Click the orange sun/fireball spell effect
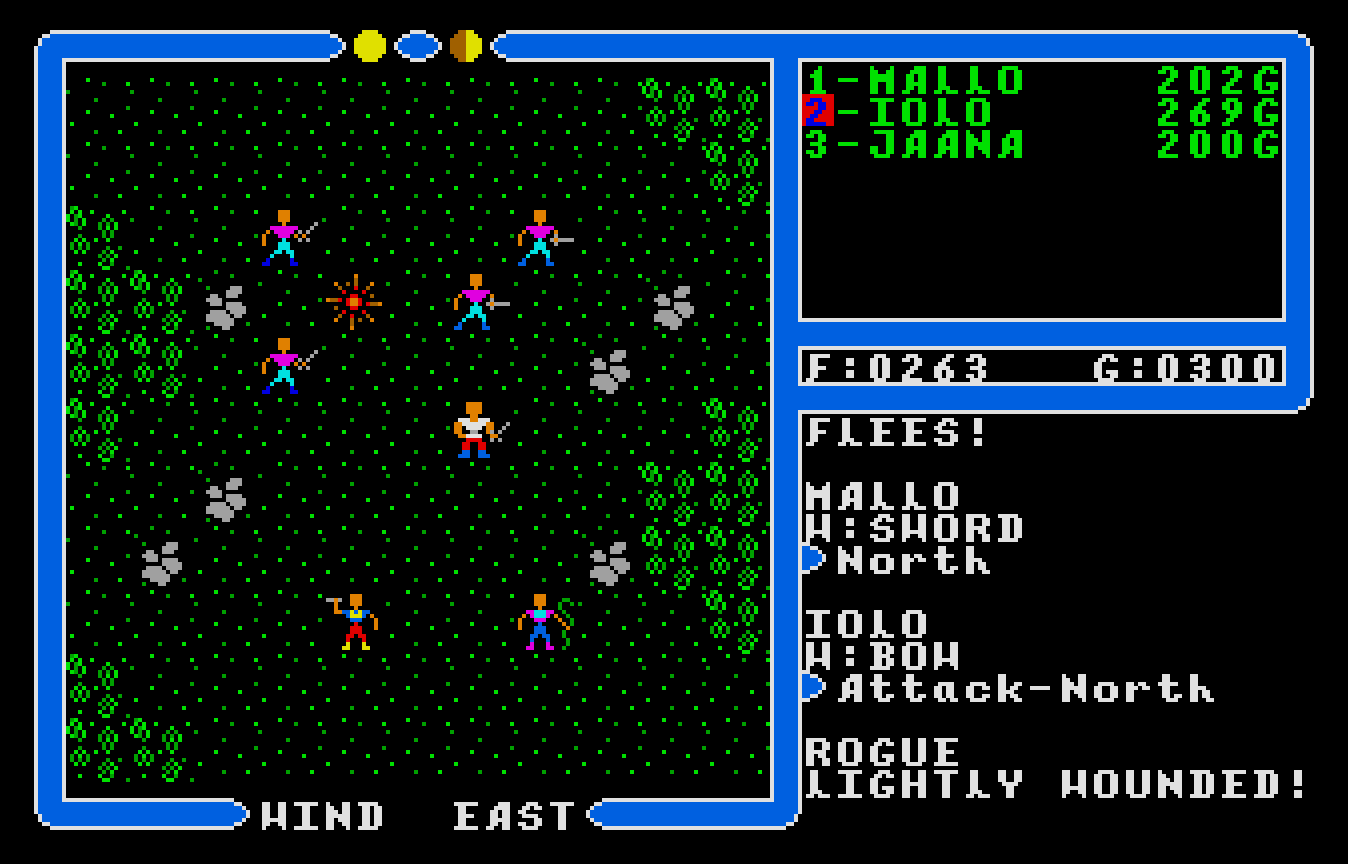Screen dimensions: 1348x864 click(x=351, y=300)
